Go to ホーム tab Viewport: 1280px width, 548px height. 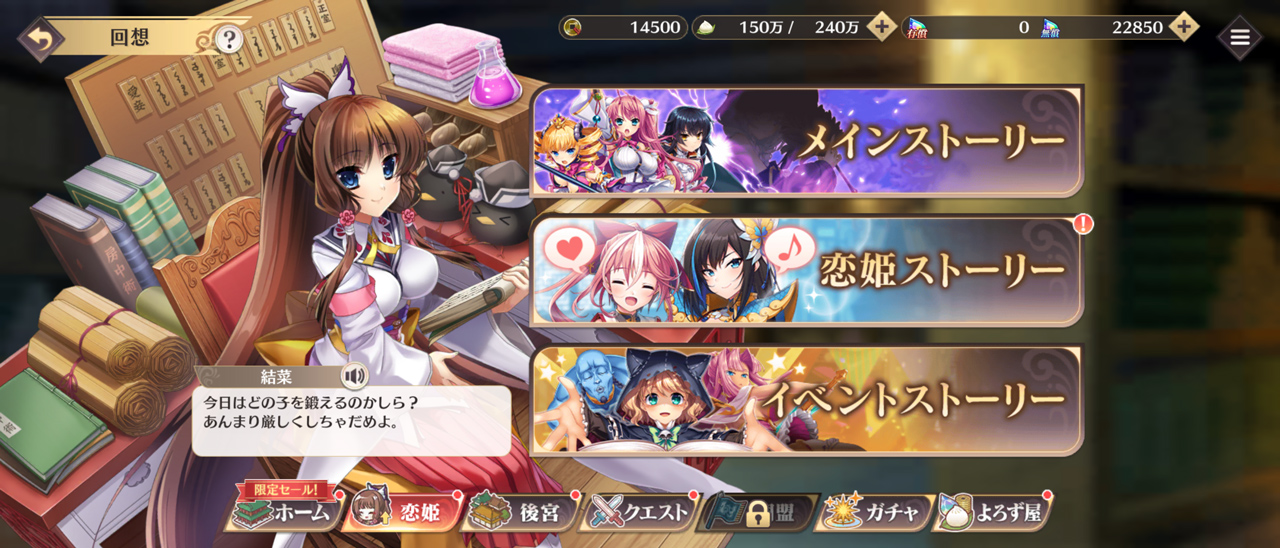point(282,512)
